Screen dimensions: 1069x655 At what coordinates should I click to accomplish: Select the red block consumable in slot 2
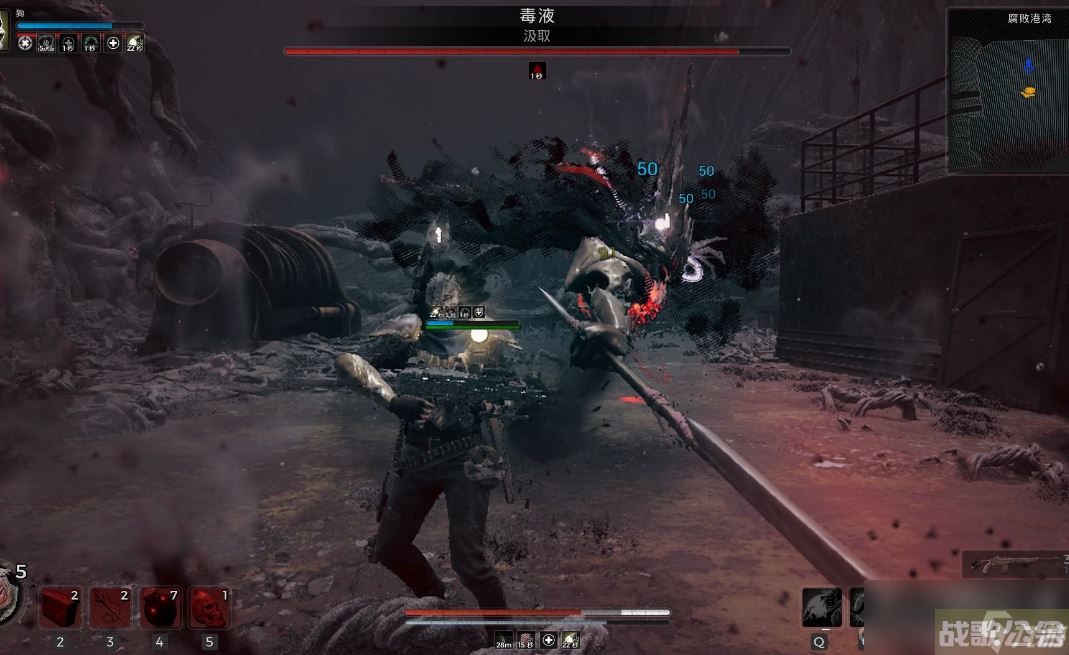pyautogui.click(x=60, y=607)
